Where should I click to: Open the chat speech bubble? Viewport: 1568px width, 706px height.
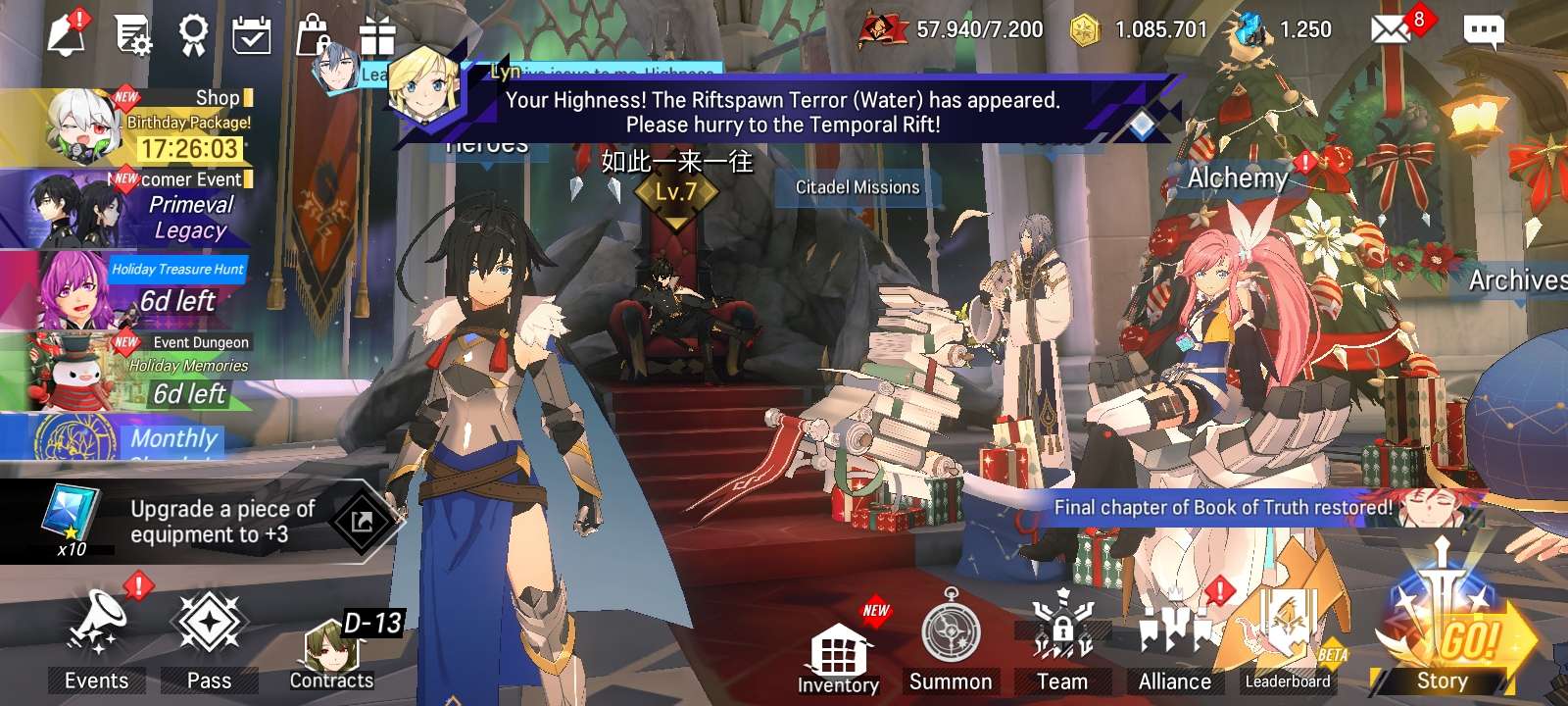1483,31
